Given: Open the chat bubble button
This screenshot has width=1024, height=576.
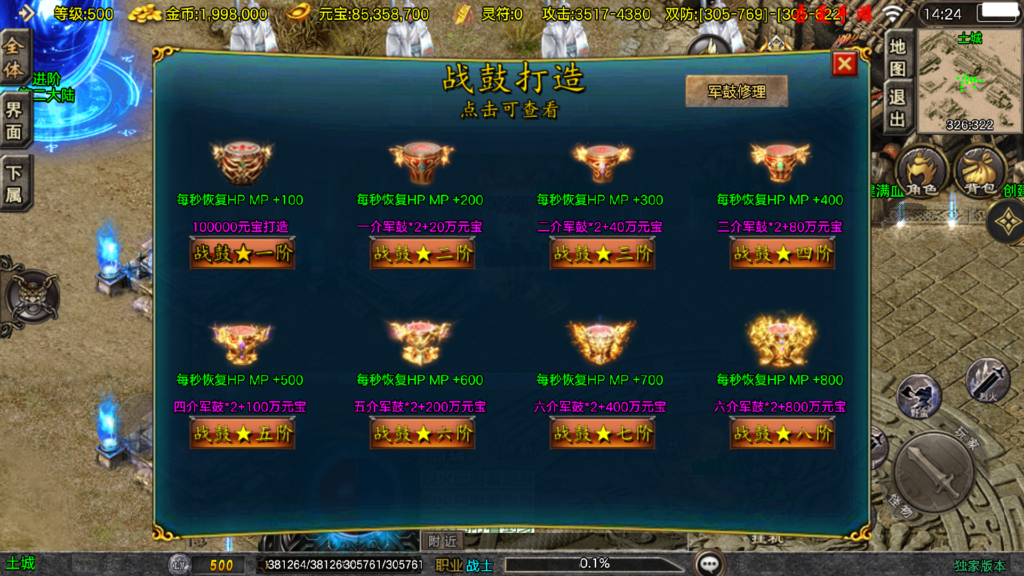Looking at the screenshot, I should click(x=710, y=563).
